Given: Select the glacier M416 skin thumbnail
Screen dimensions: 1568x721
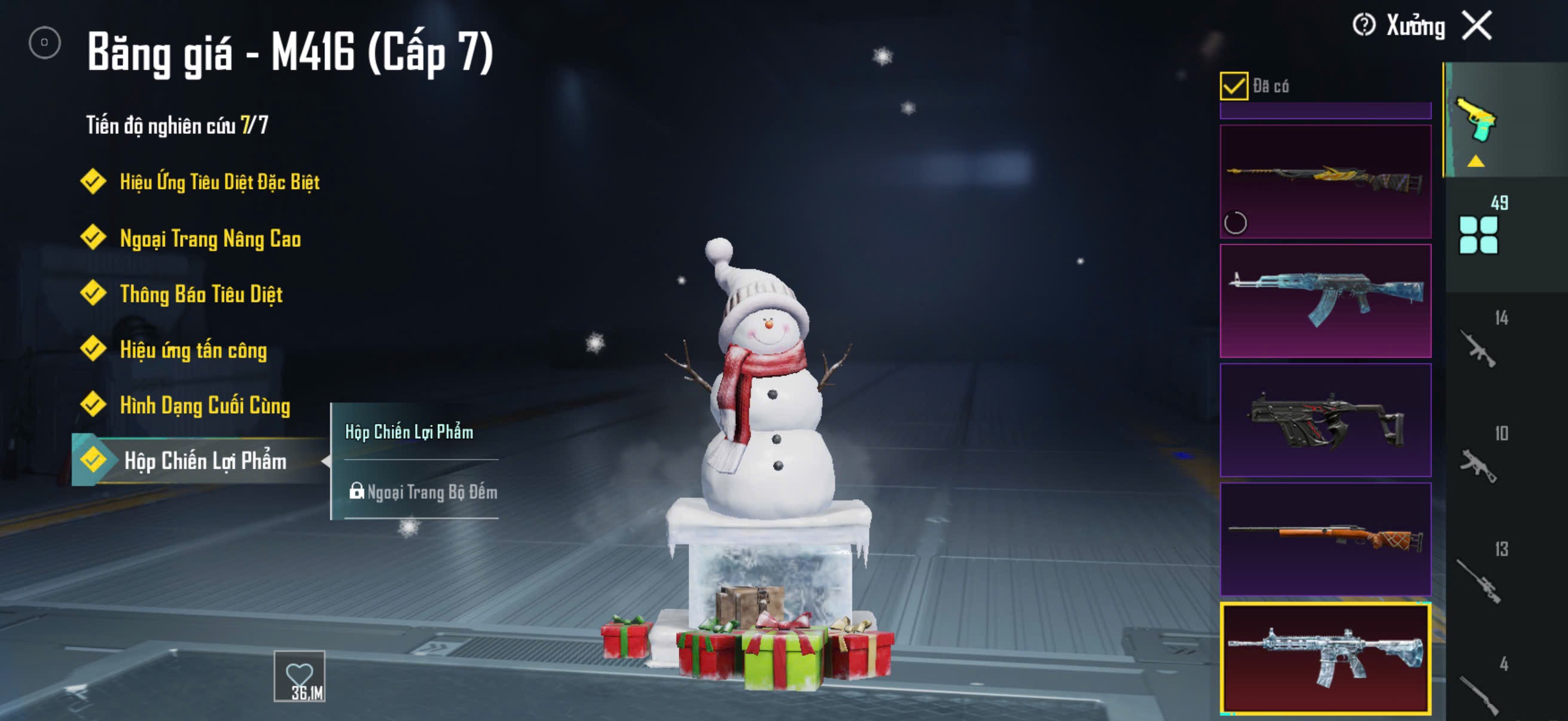Looking at the screenshot, I should pos(1325,658).
